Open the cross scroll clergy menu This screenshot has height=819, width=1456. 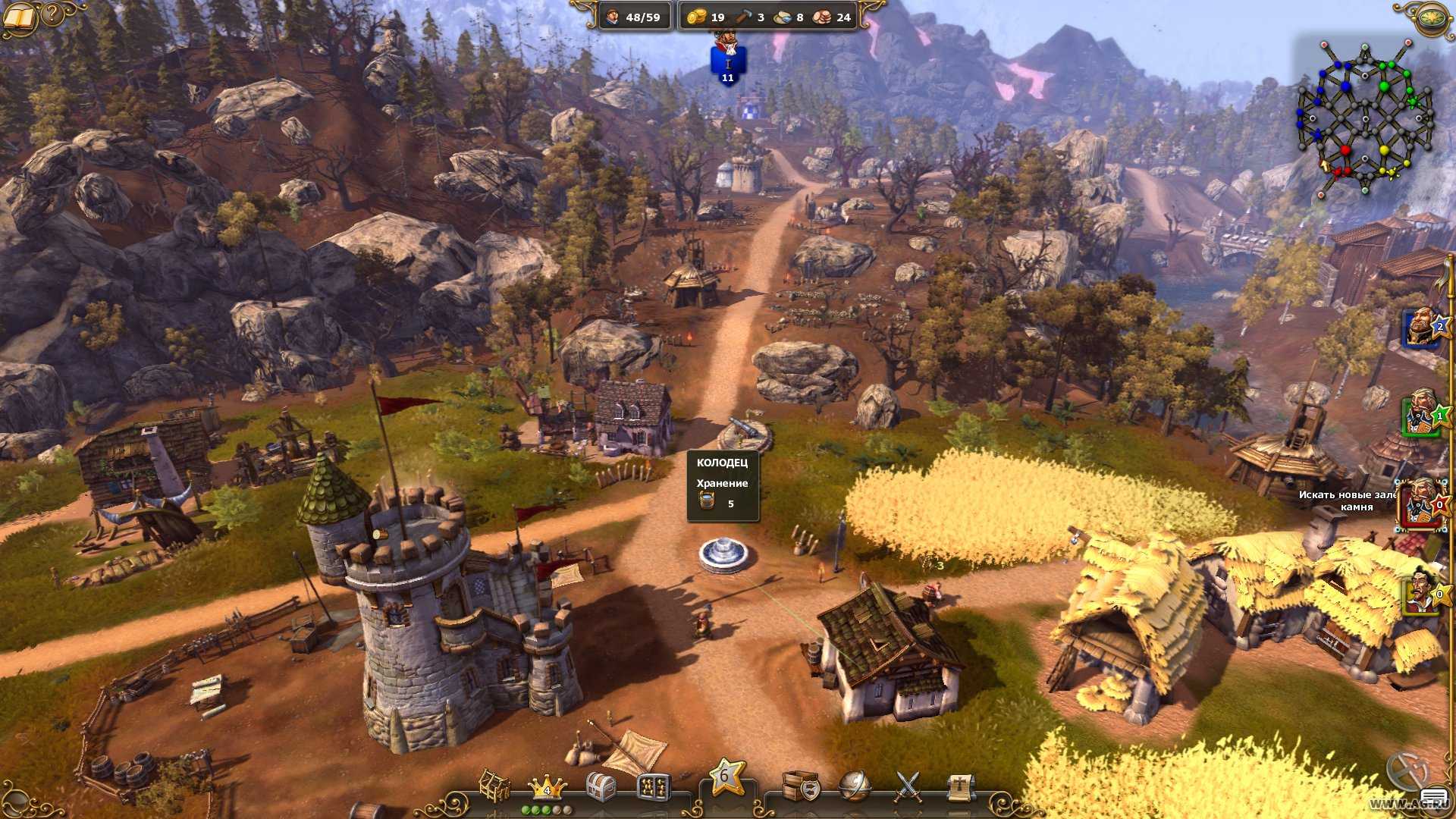point(959,786)
